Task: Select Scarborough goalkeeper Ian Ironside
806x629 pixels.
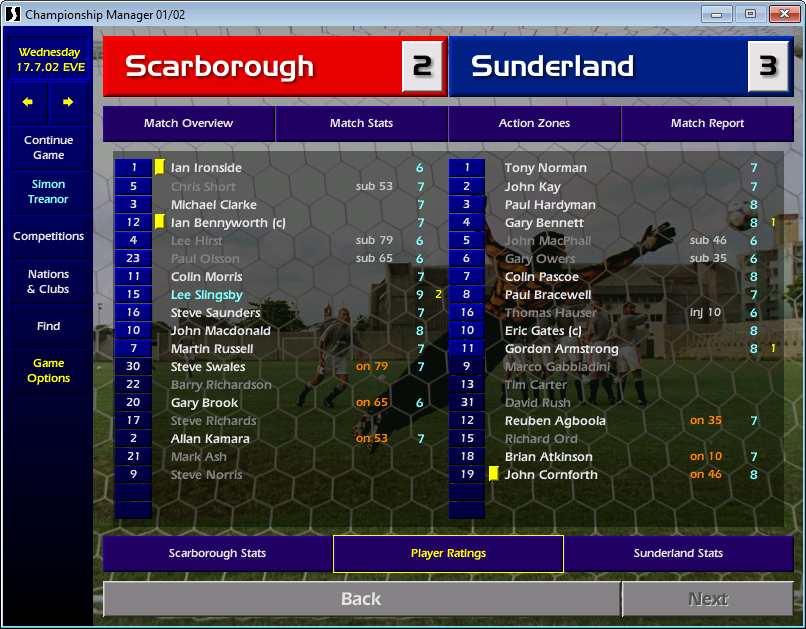Action: tap(206, 168)
